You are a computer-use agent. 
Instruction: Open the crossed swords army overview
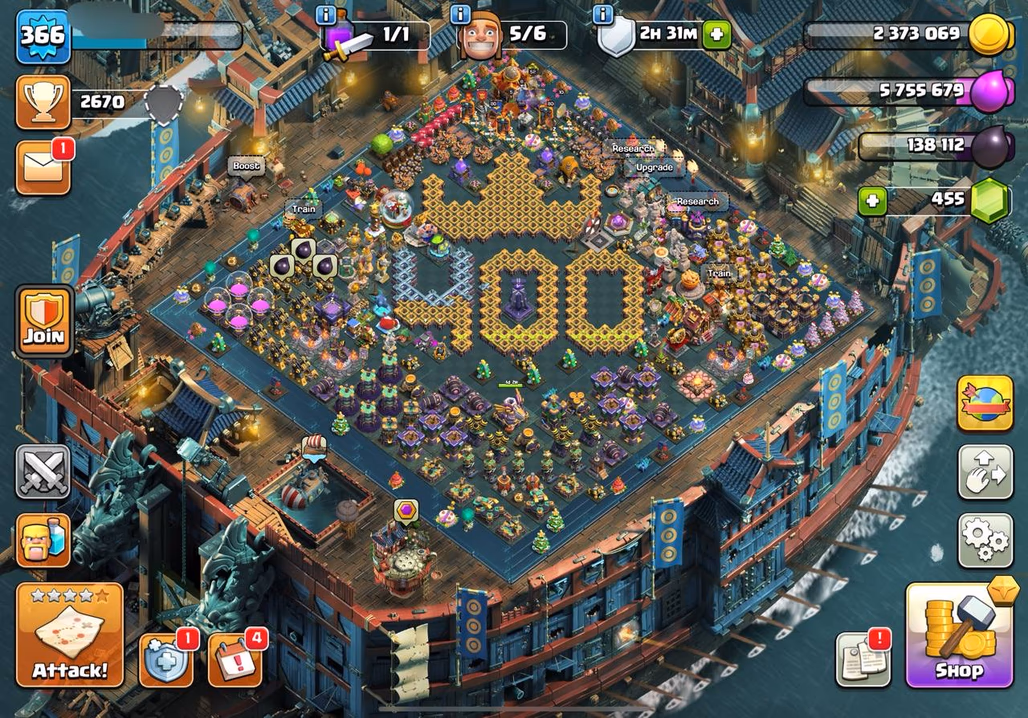click(43, 472)
